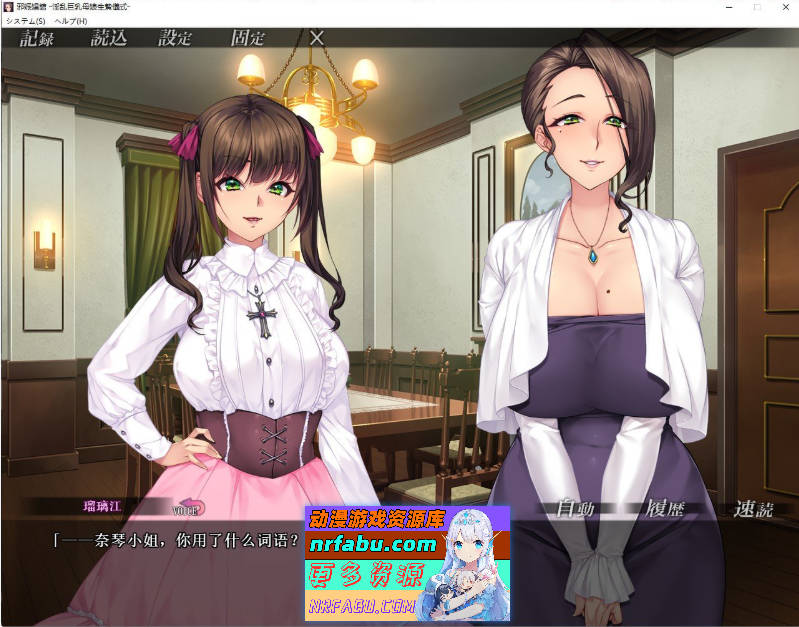This screenshot has height=627, width=799.
Task: Activate 速読 fast-skip mode
Action: click(x=753, y=509)
